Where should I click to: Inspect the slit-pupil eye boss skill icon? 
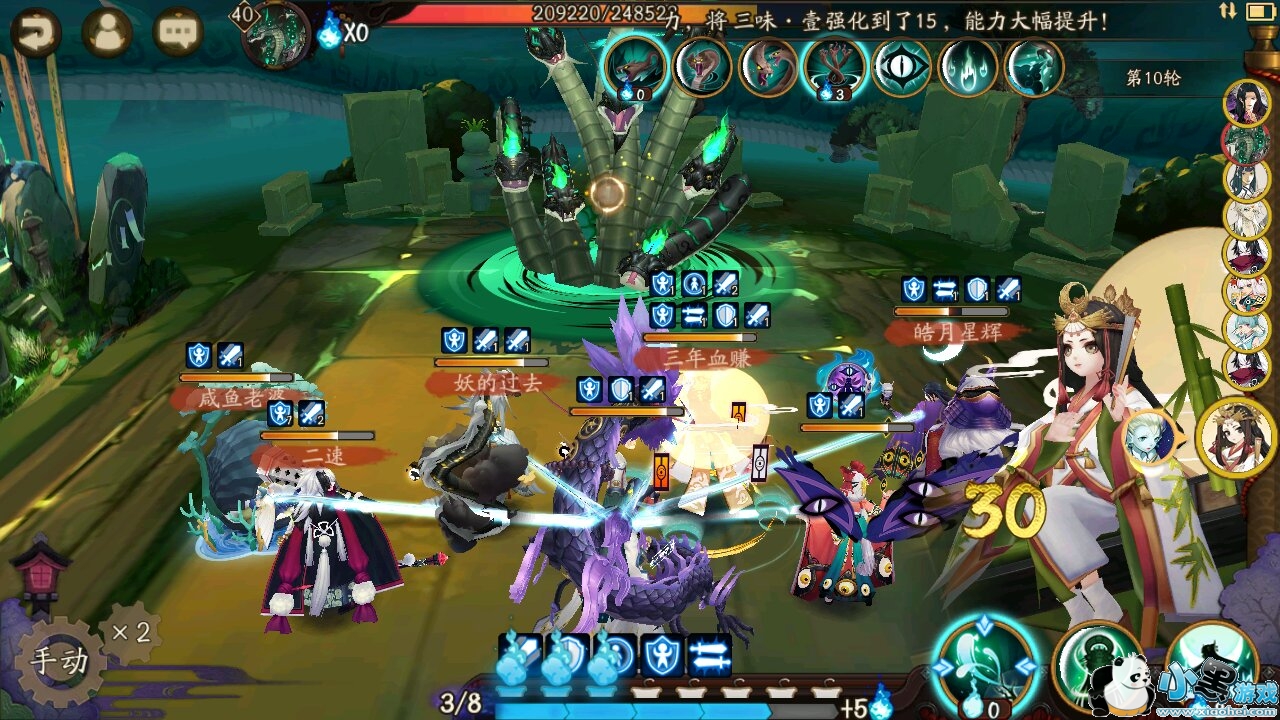click(901, 67)
